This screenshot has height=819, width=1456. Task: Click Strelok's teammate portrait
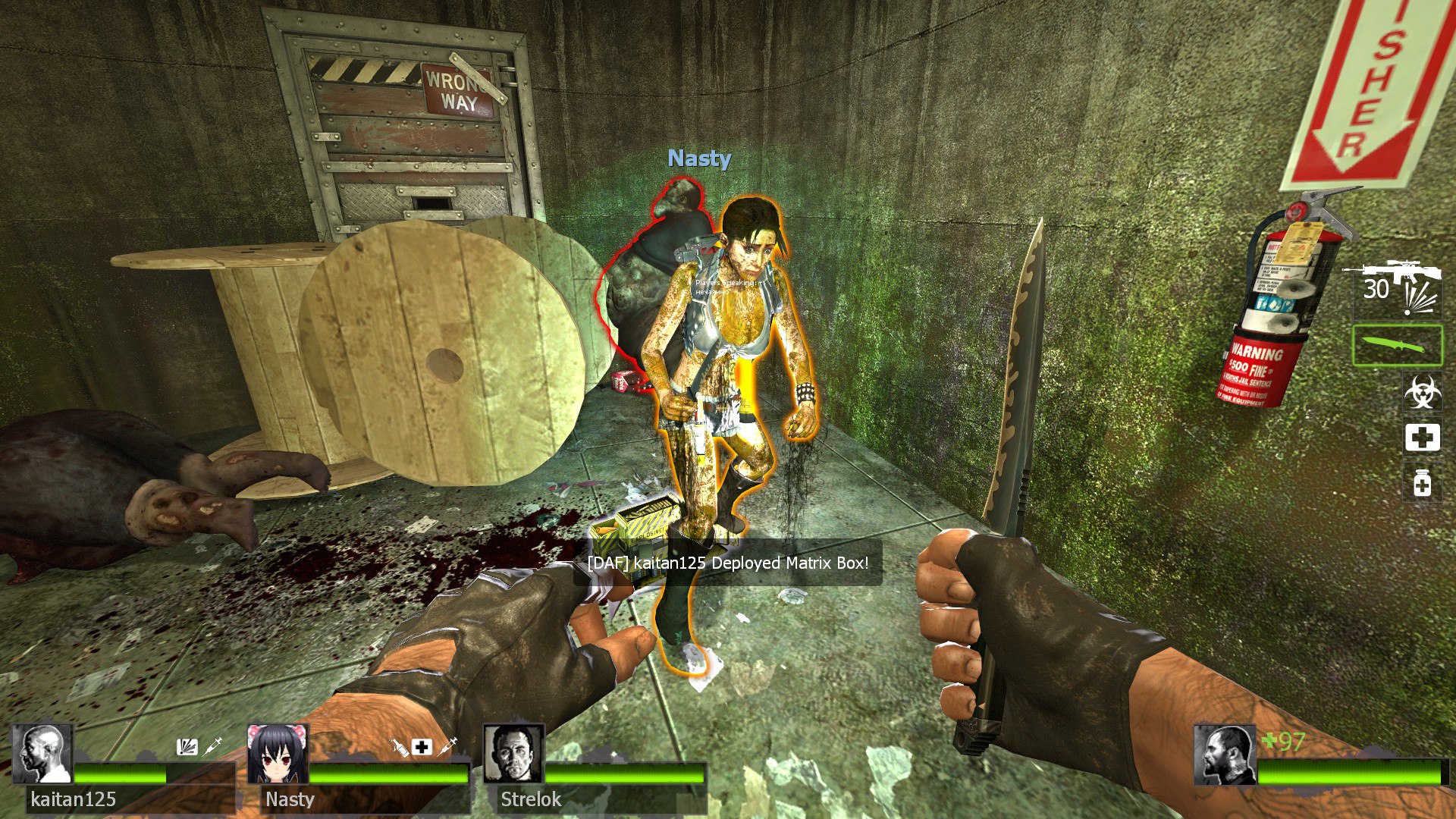pyautogui.click(x=513, y=754)
